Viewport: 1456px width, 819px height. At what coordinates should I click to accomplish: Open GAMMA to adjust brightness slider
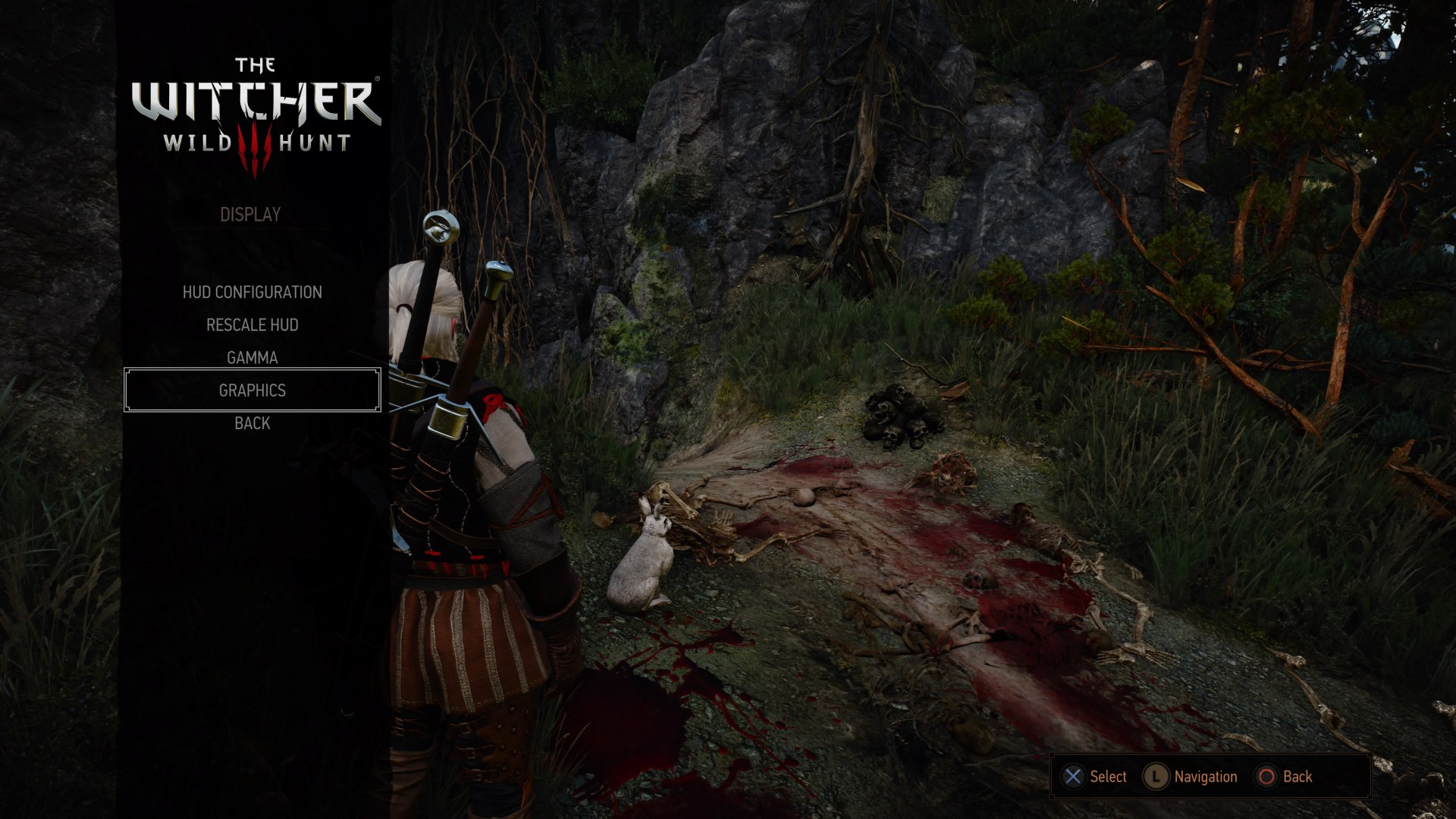click(x=252, y=357)
